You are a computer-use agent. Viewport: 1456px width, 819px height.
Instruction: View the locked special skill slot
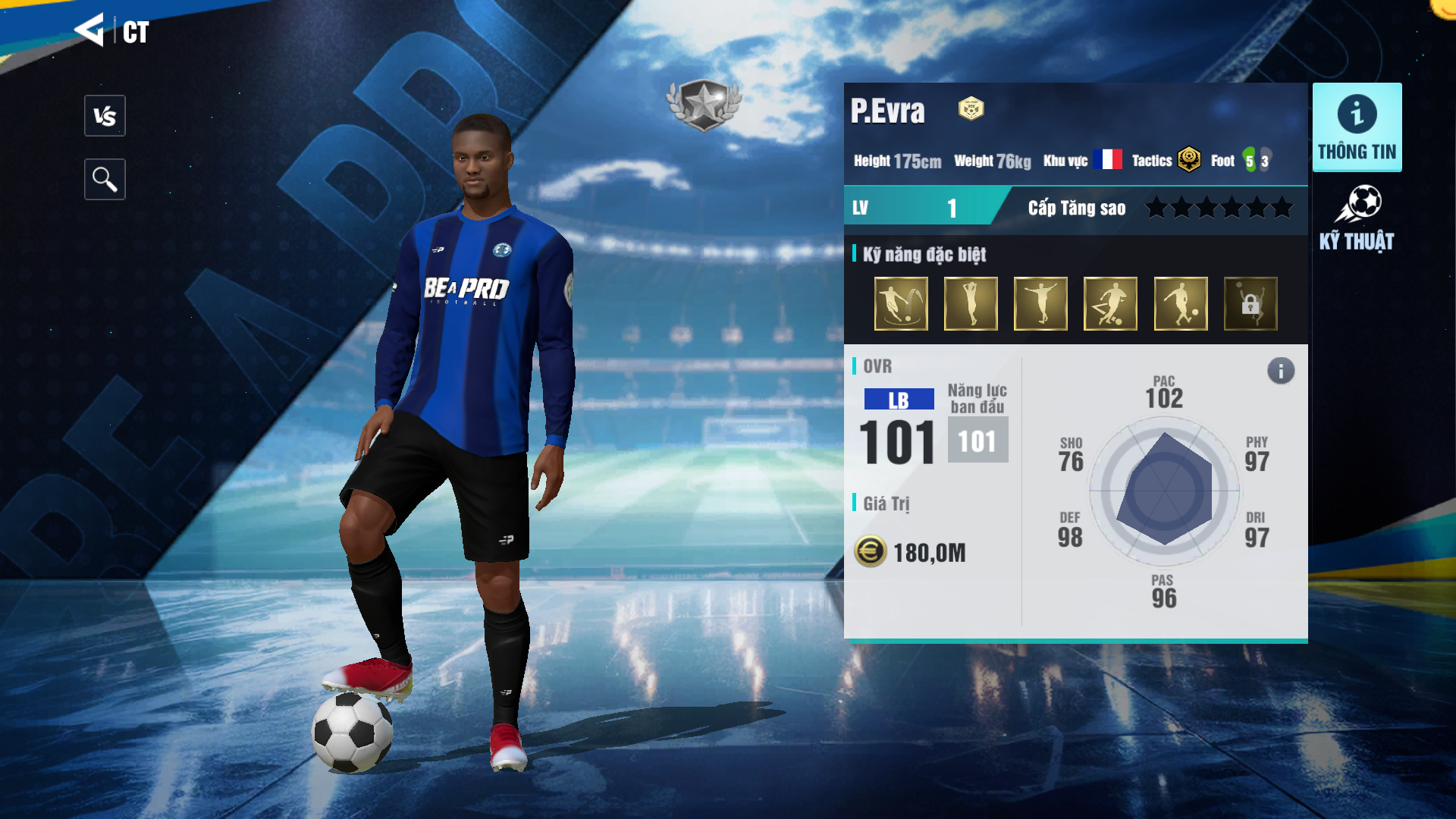(x=1250, y=303)
